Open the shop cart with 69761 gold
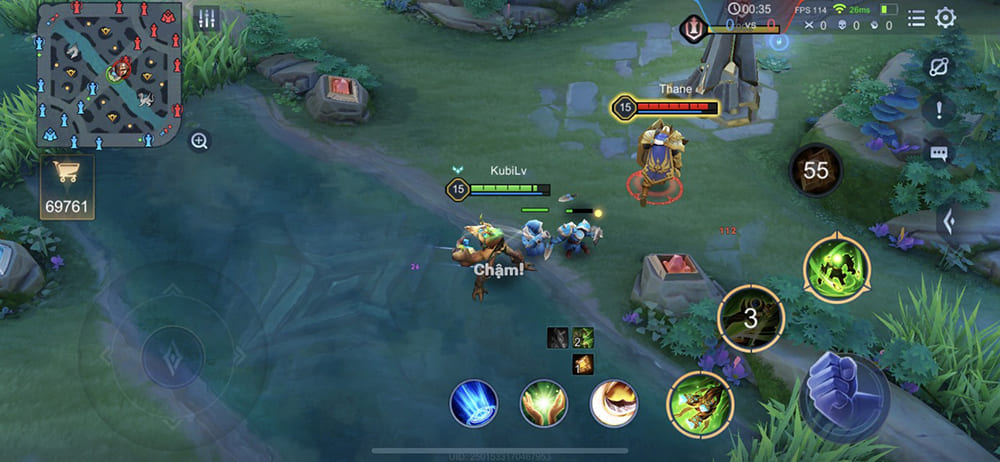 click(67, 186)
